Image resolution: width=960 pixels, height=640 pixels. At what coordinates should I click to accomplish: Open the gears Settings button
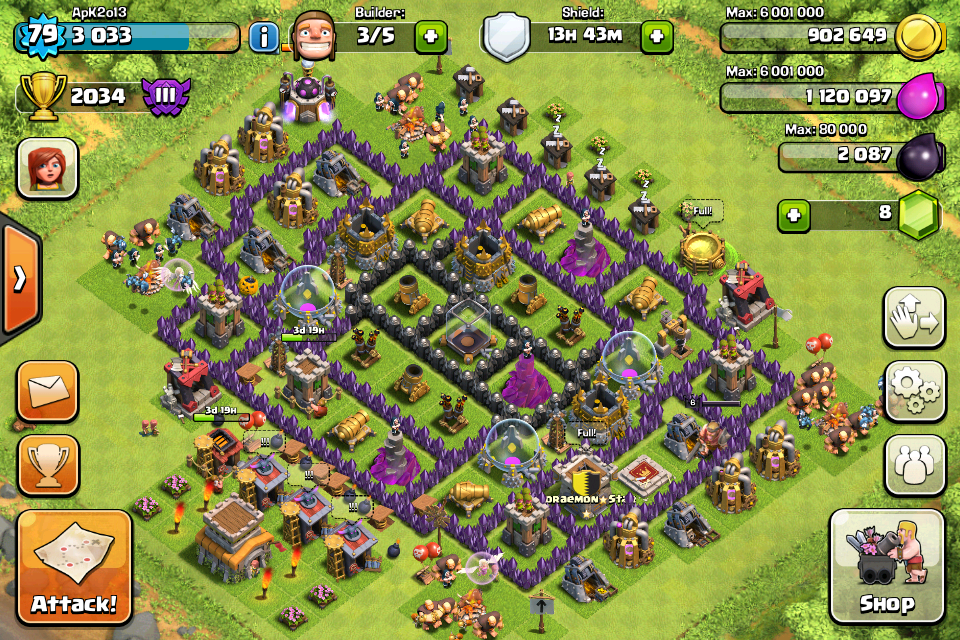coord(914,391)
